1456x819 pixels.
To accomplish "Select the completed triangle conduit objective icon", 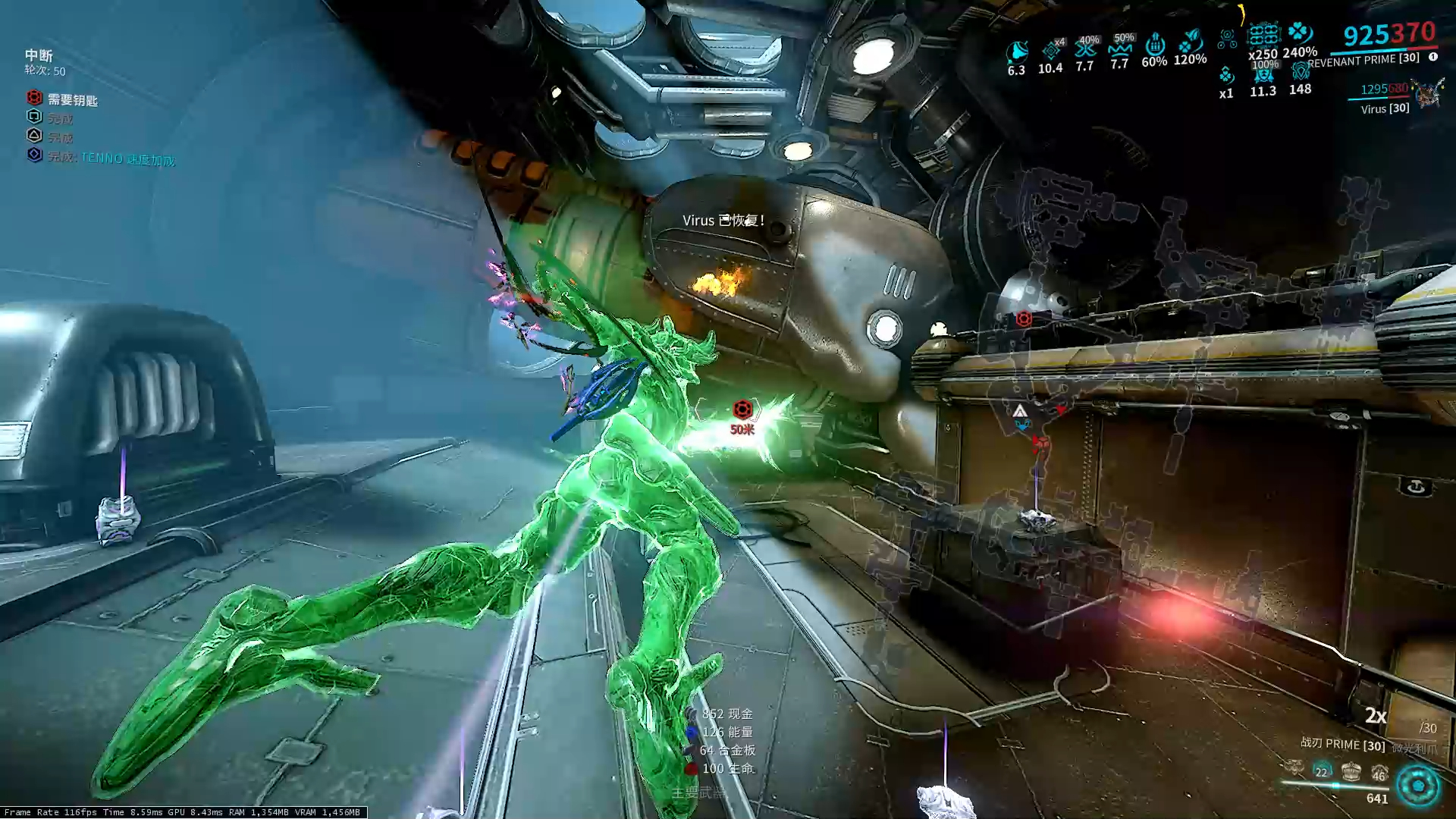I will [34, 136].
